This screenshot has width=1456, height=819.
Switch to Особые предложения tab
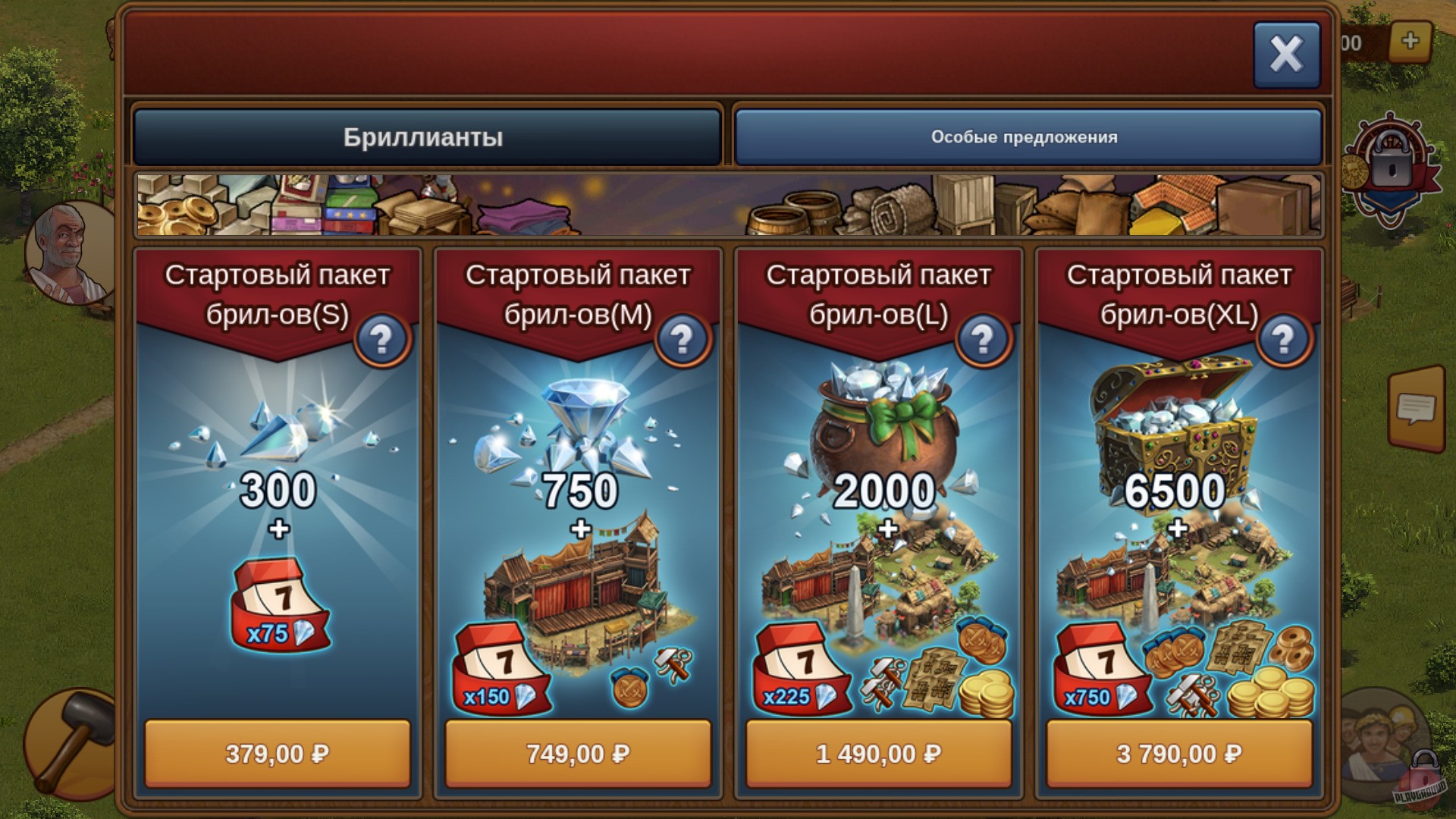coord(1024,136)
